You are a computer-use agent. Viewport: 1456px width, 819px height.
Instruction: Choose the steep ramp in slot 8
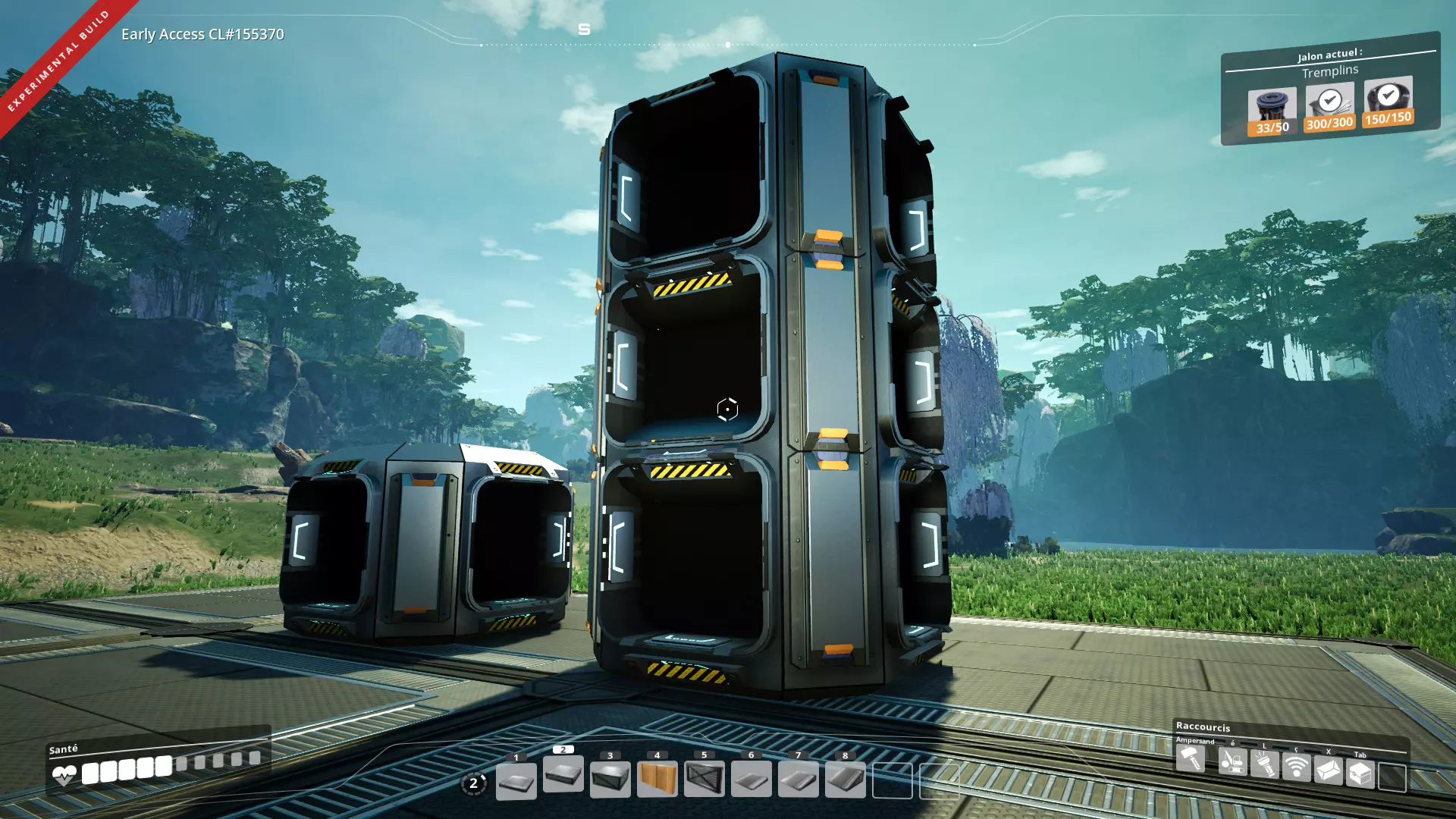click(845, 780)
